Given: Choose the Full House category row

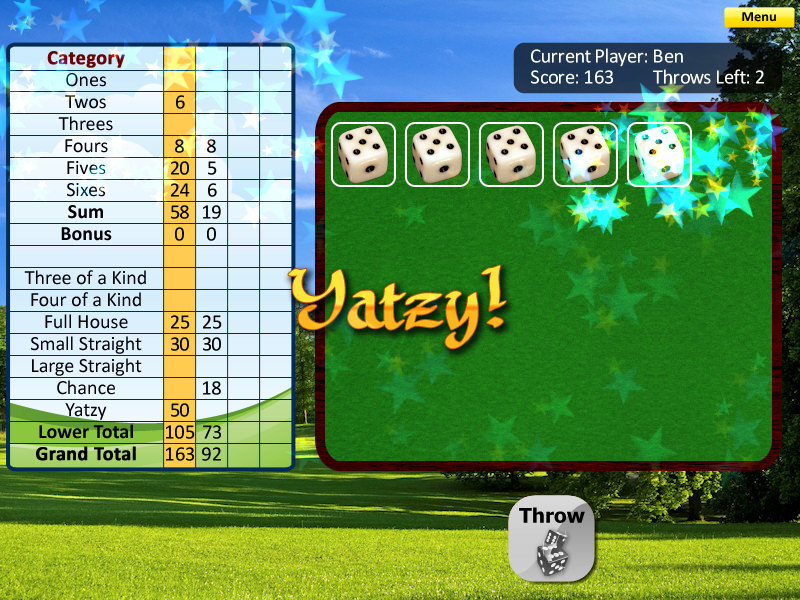Looking at the screenshot, I should [86, 322].
